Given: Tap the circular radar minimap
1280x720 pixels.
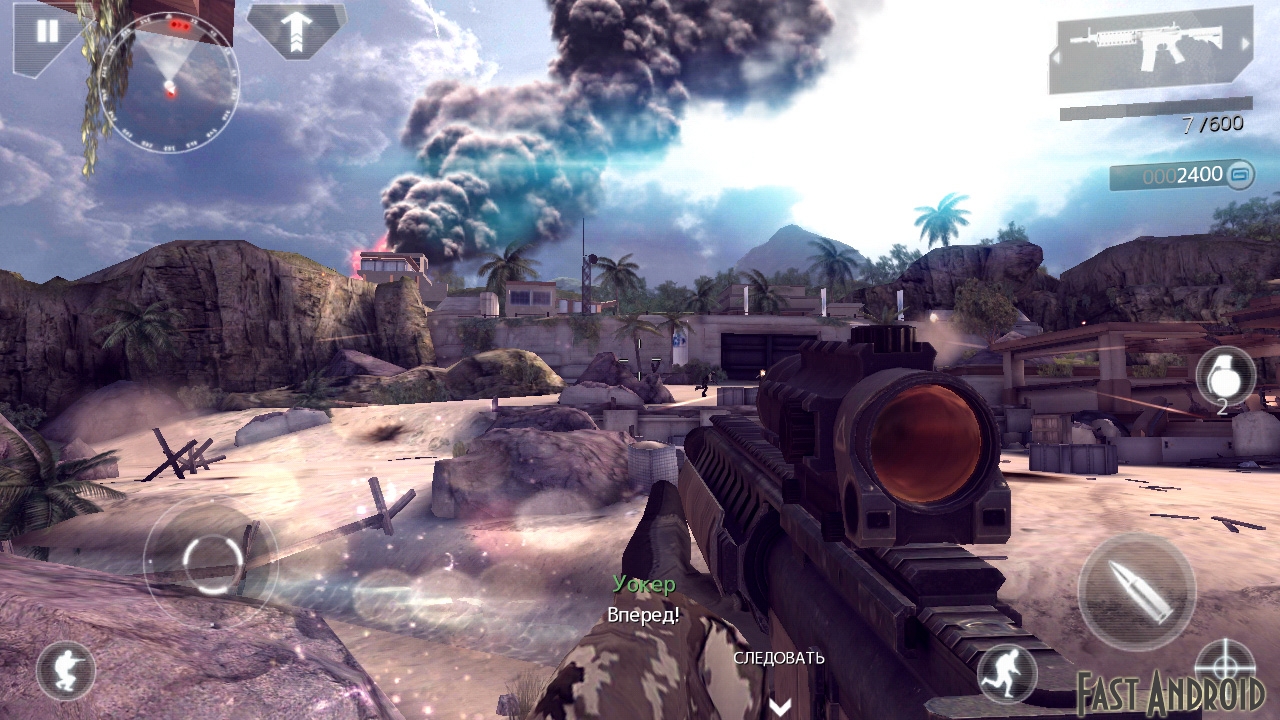Looking at the screenshot, I should (x=170, y=84).
